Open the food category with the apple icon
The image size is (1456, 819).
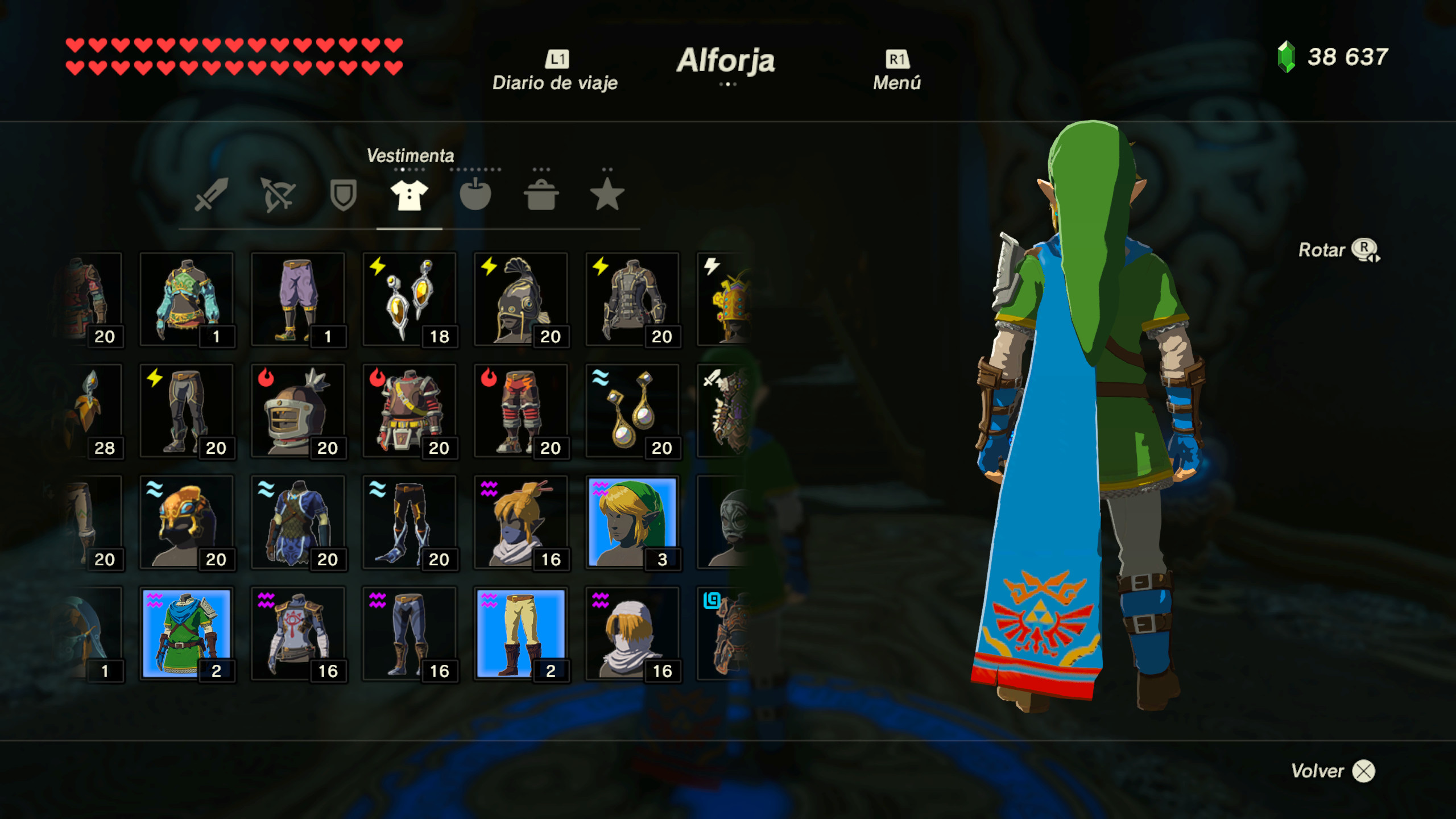[x=475, y=196]
